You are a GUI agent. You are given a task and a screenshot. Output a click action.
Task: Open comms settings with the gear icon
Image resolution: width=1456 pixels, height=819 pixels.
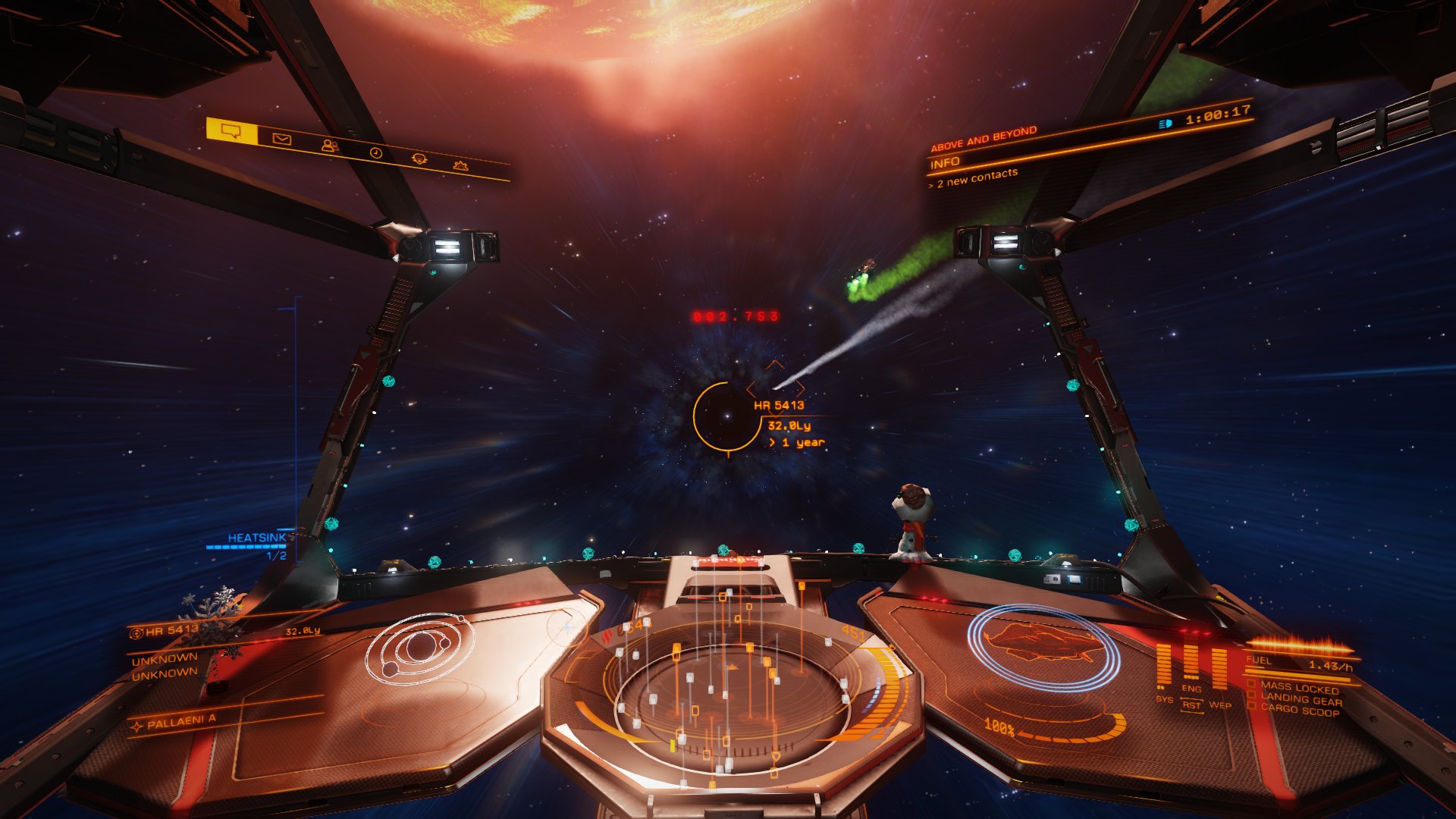tap(462, 165)
